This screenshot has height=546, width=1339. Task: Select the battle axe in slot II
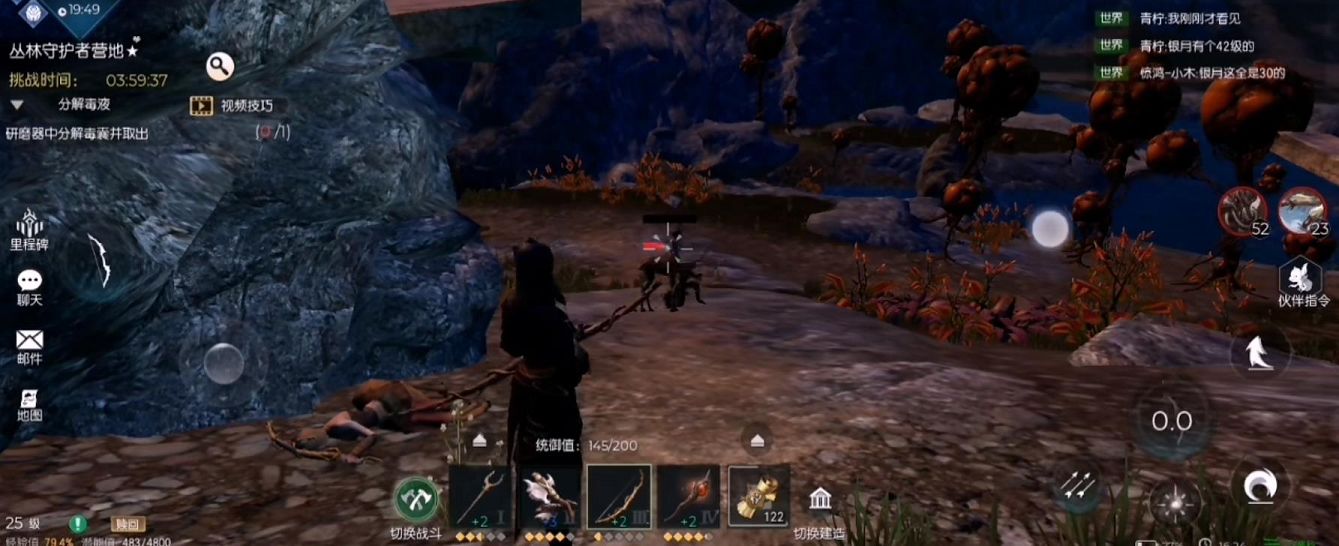(549, 496)
